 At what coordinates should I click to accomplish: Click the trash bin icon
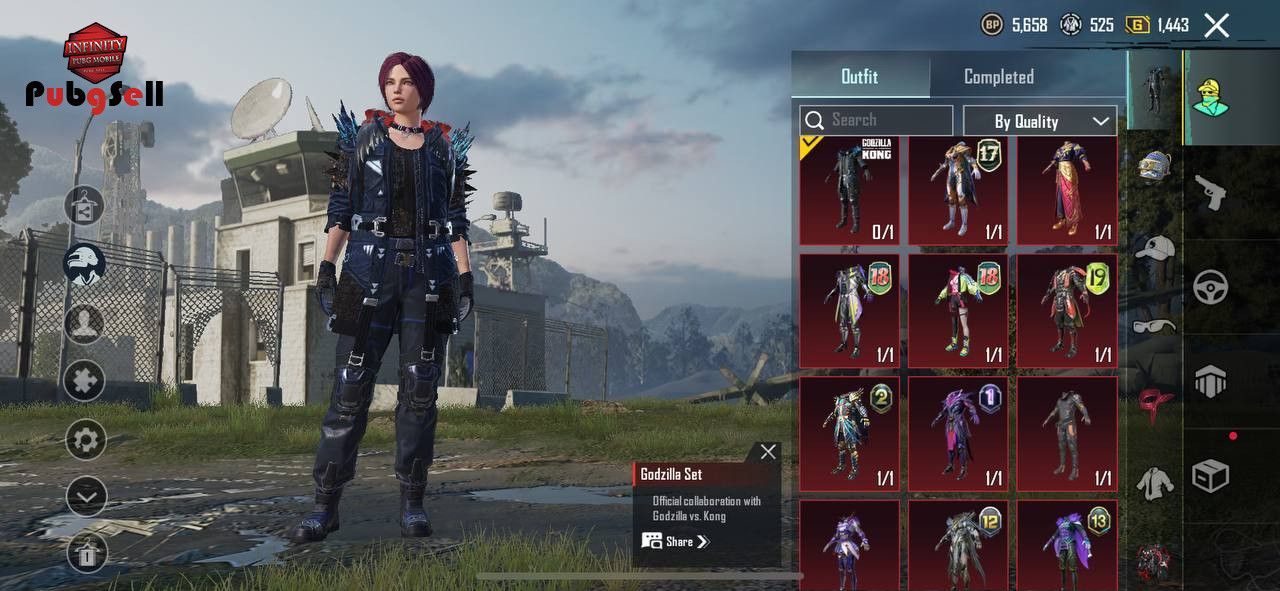coord(86,553)
